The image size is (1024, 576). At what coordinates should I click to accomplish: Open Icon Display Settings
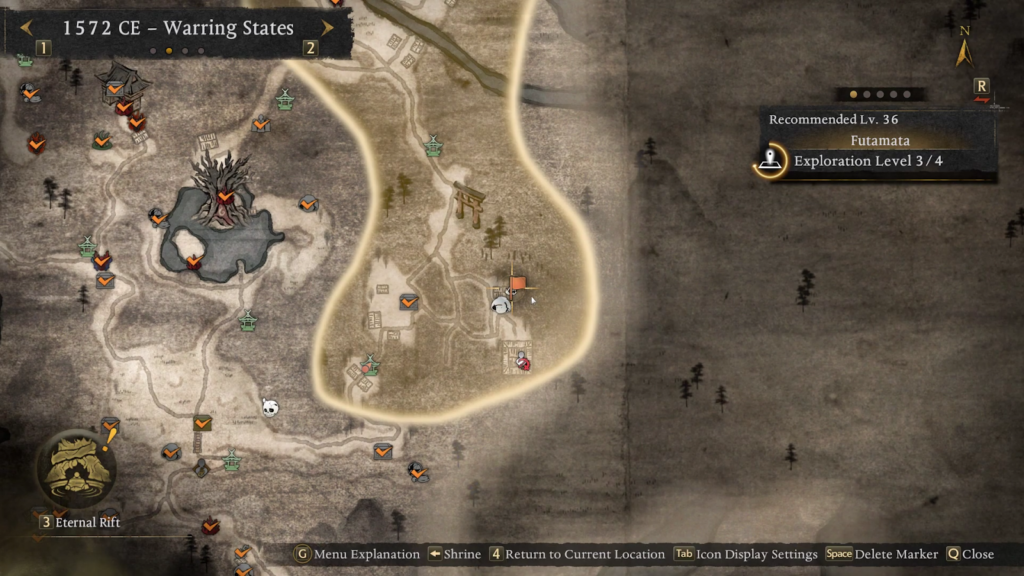pos(745,554)
